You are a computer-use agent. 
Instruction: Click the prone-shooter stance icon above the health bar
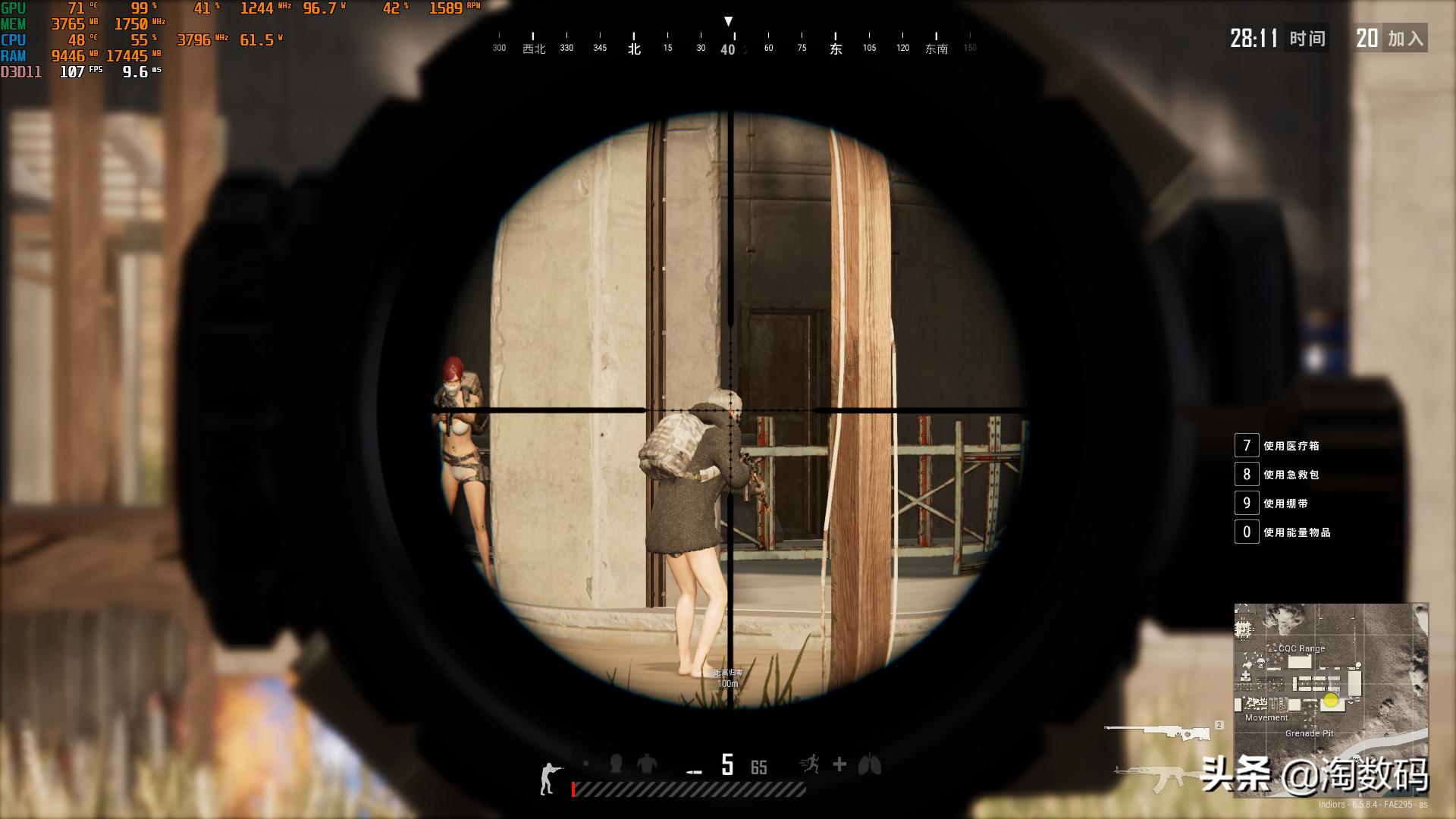pyautogui.click(x=551, y=767)
